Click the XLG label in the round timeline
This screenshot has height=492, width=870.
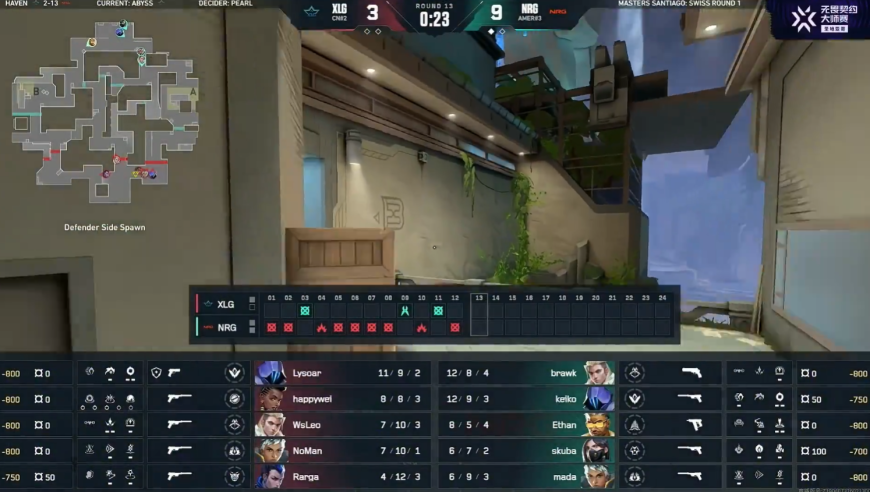pyautogui.click(x=224, y=304)
